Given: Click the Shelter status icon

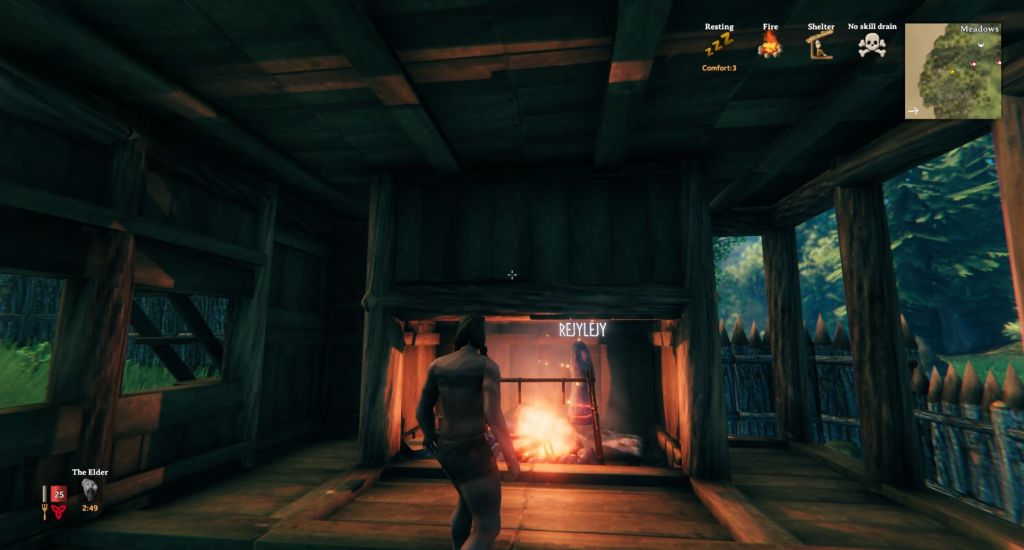Looking at the screenshot, I should (820, 45).
